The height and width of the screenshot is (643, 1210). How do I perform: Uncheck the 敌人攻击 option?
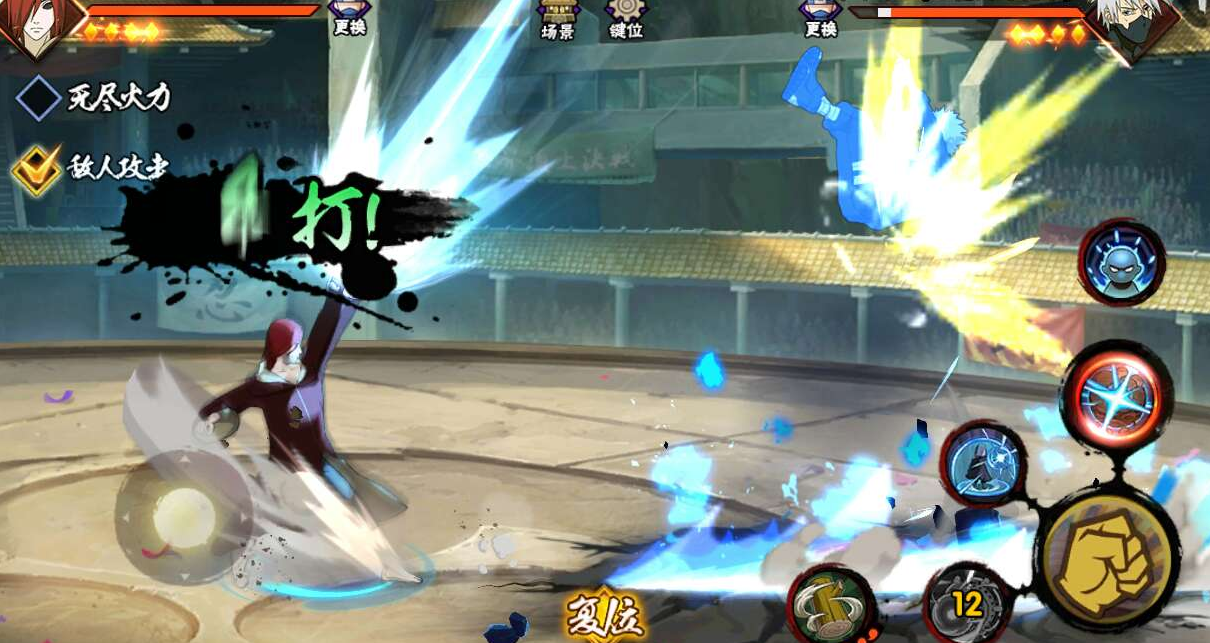36,168
